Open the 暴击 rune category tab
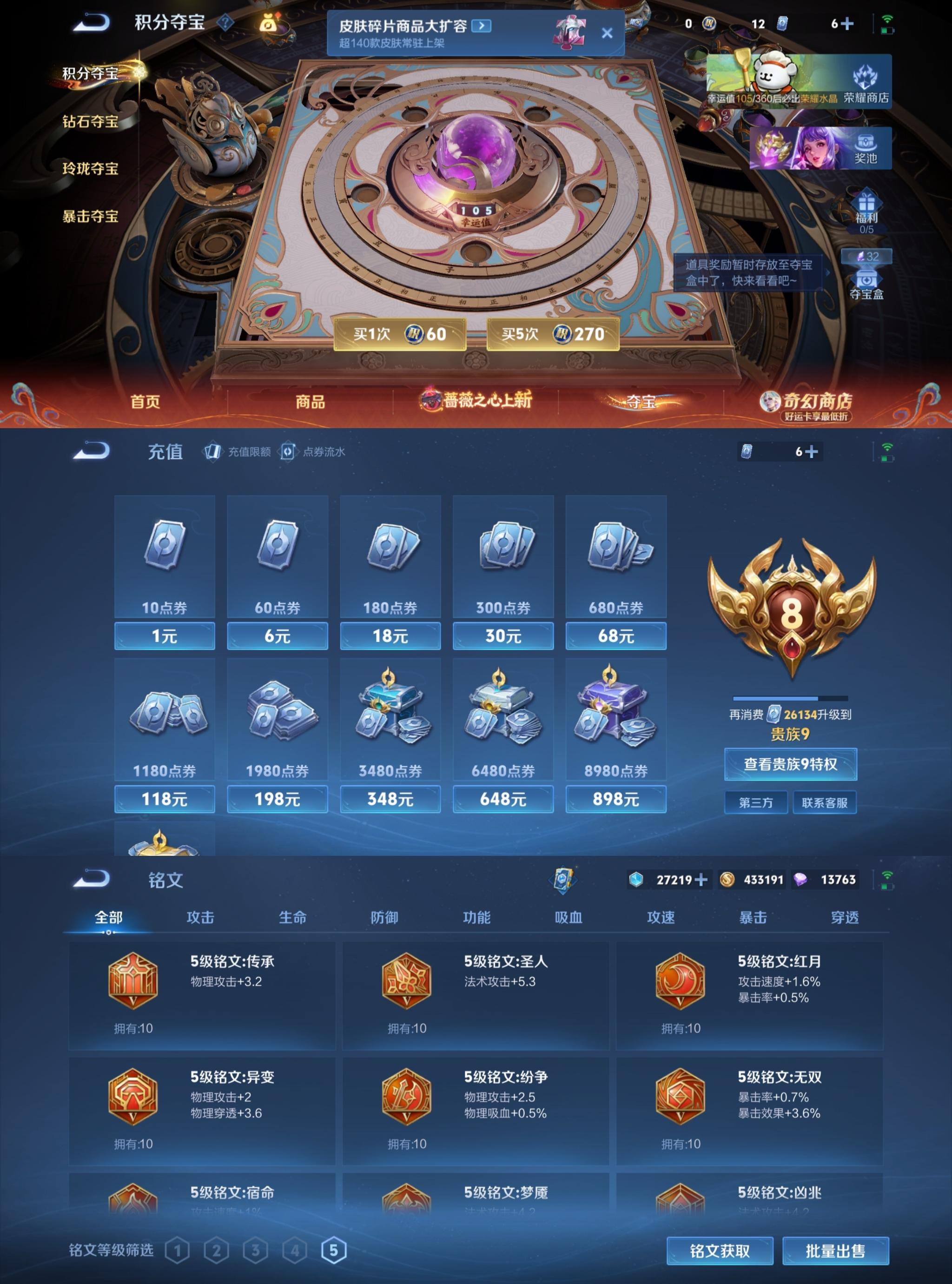952x1284 pixels. tap(752, 918)
